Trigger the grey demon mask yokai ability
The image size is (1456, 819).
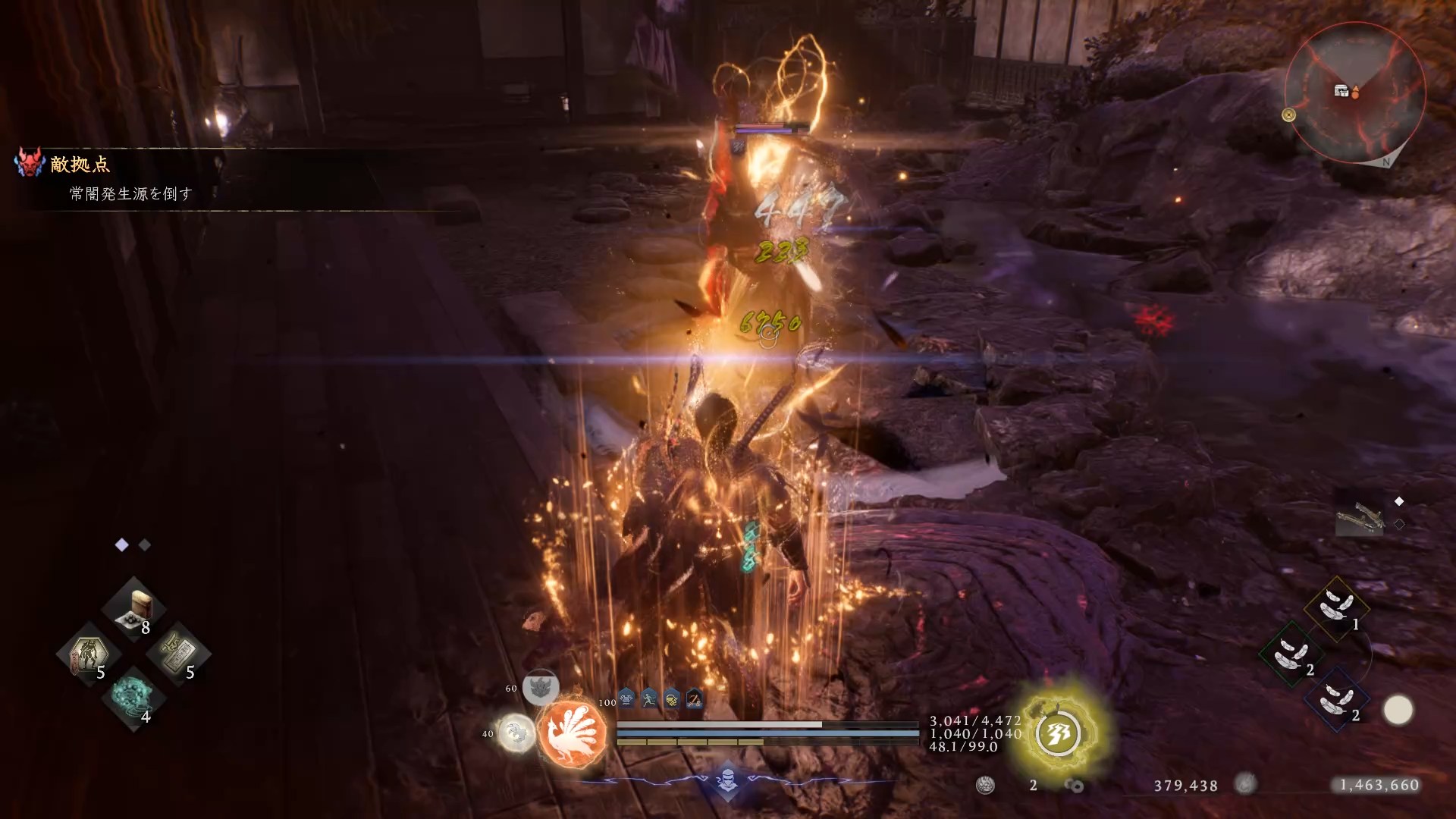click(x=540, y=687)
